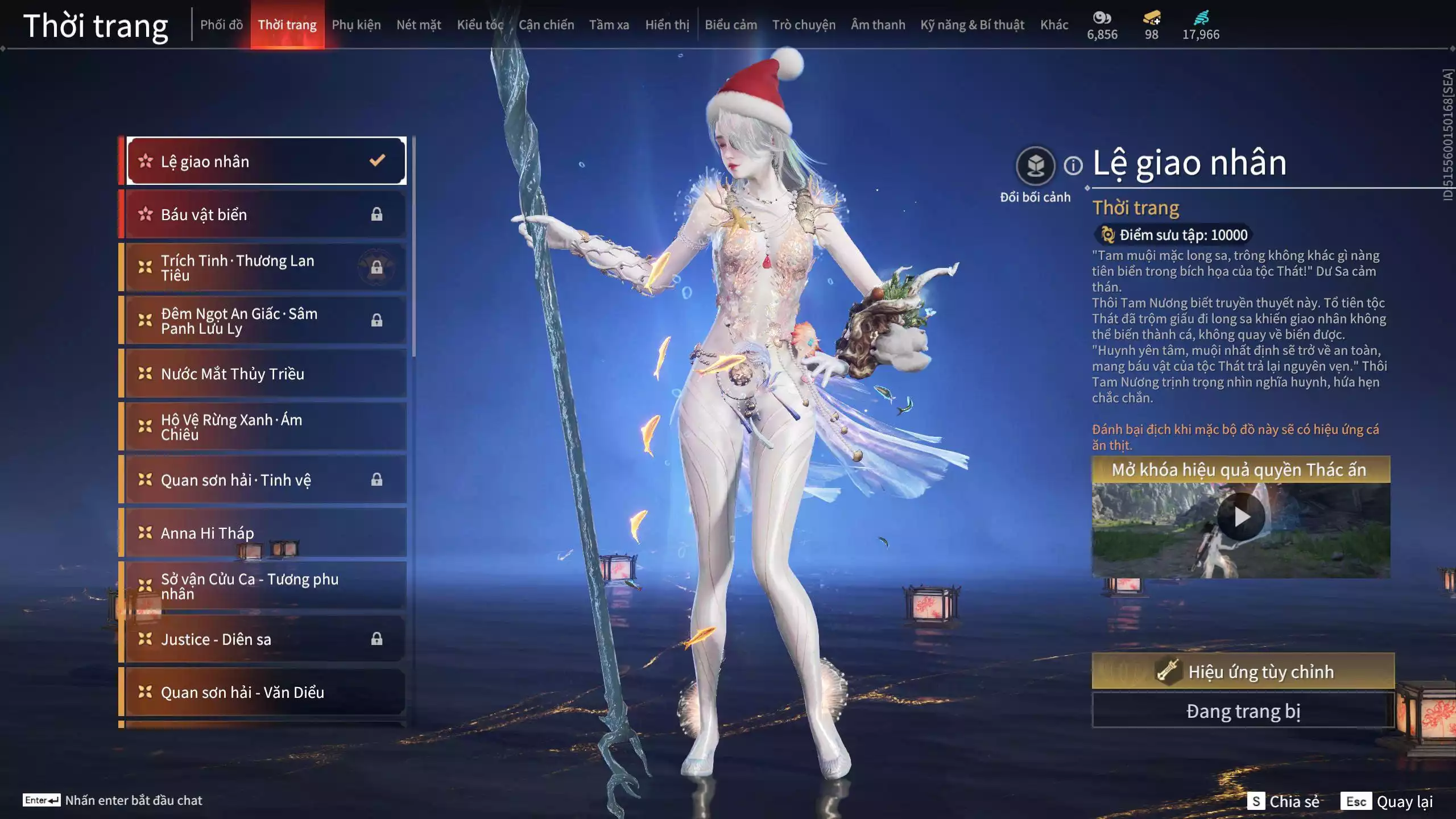Screen dimensions: 1456x819
Task: Switch to the Khác tab
Action: (x=1054, y=25)
